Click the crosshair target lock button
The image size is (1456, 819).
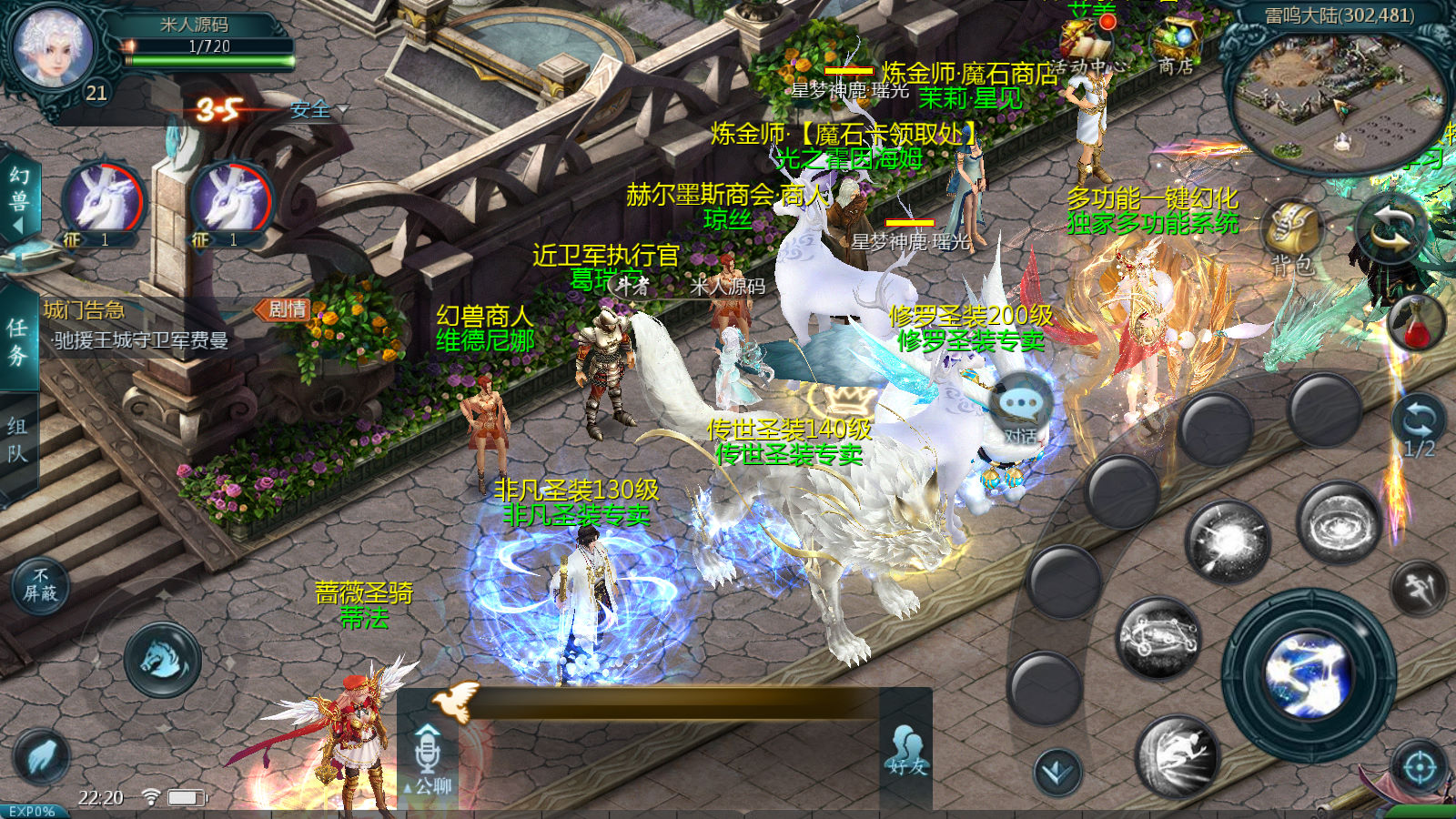tap(1420, 766)
